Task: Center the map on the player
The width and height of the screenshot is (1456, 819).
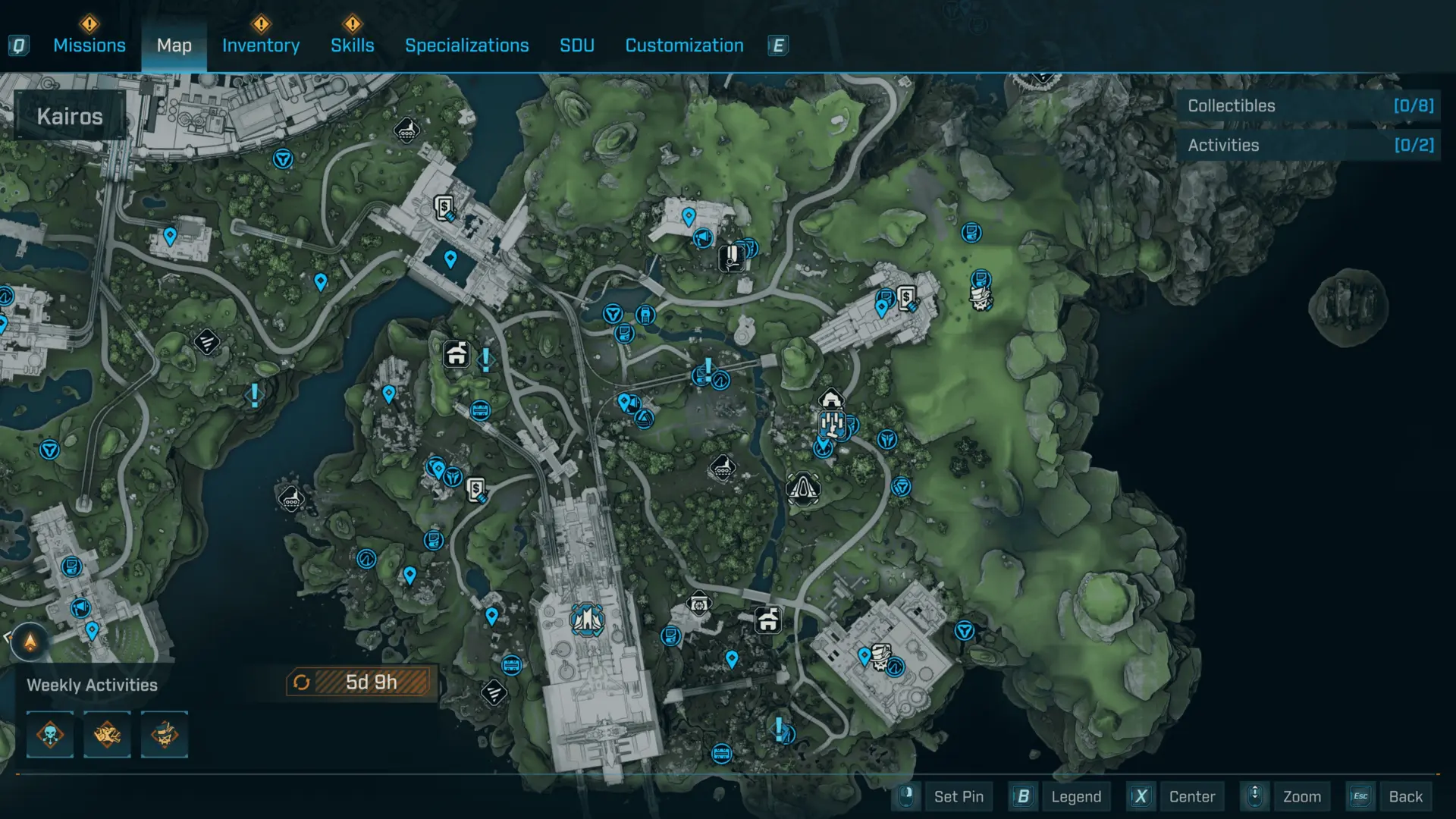Action: point(1191,796)
